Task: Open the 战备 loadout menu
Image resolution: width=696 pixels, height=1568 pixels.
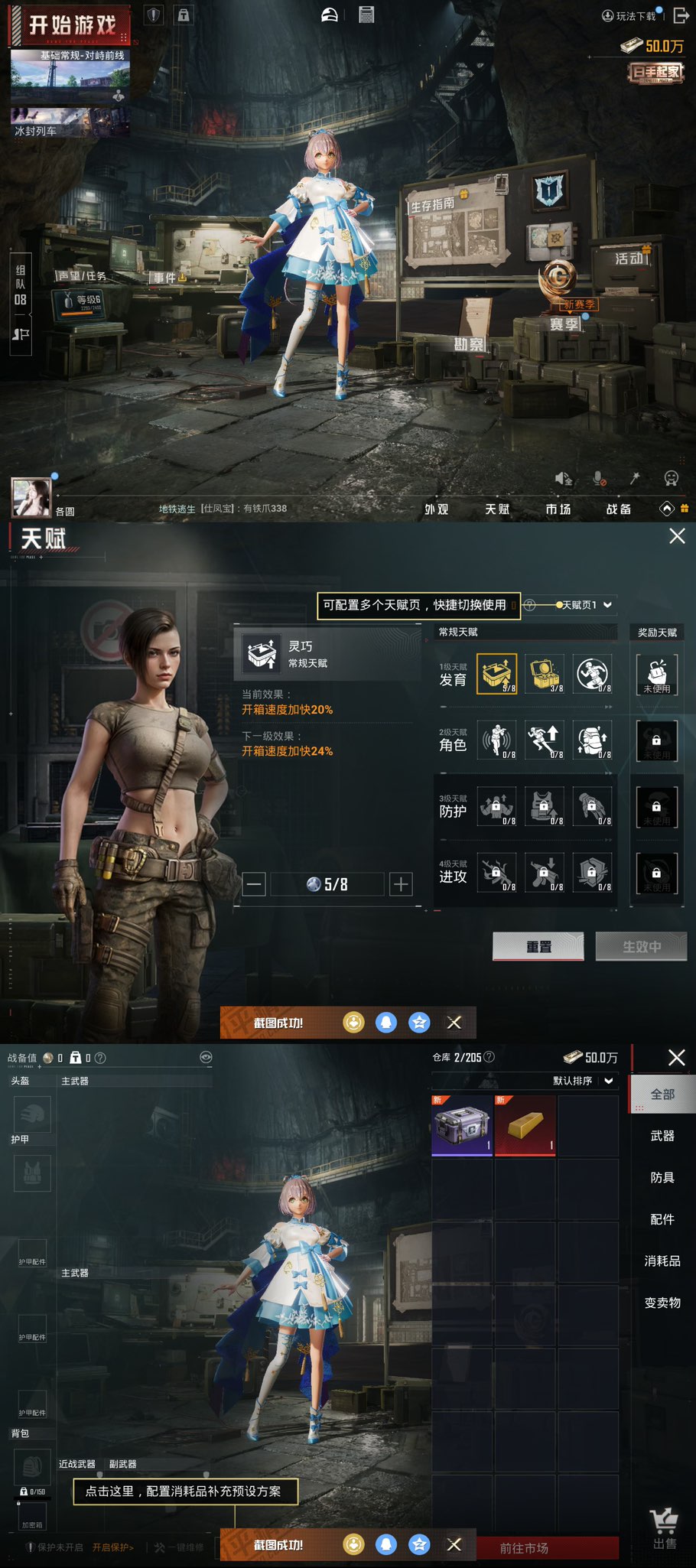Action: click(x=619, y=509)
